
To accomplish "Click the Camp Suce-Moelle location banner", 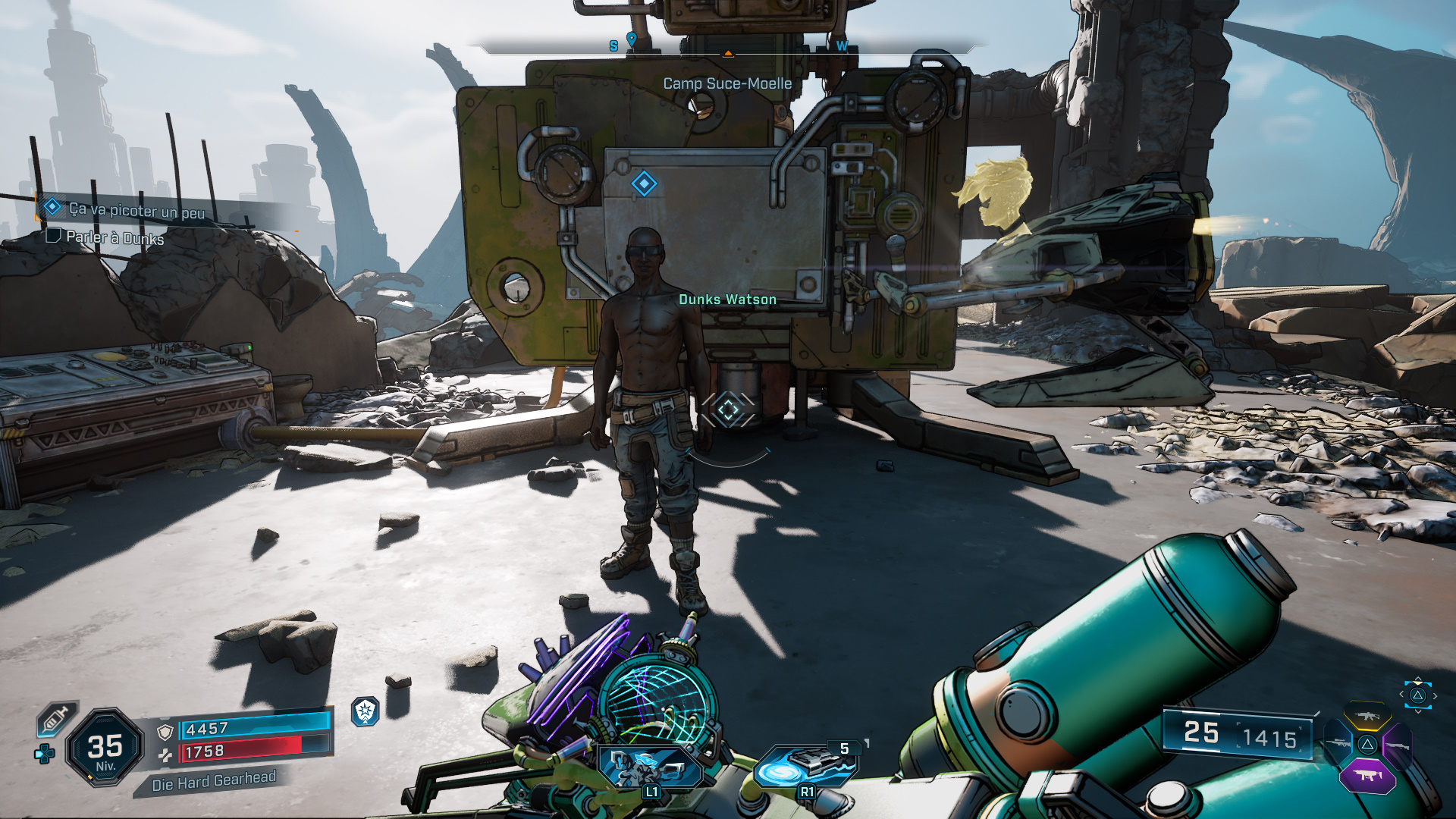I will (x=726, y=85).
